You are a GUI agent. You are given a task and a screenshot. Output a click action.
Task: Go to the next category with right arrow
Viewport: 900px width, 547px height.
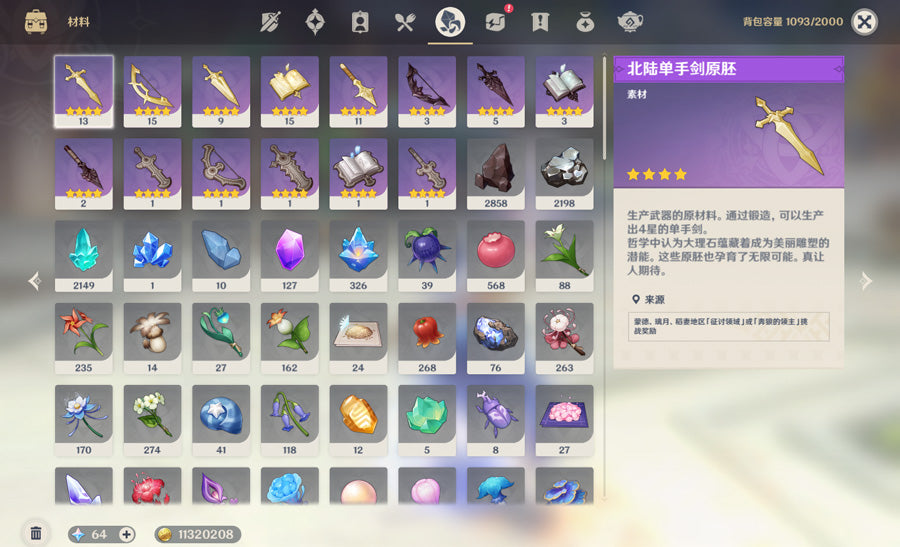point(866,281)
